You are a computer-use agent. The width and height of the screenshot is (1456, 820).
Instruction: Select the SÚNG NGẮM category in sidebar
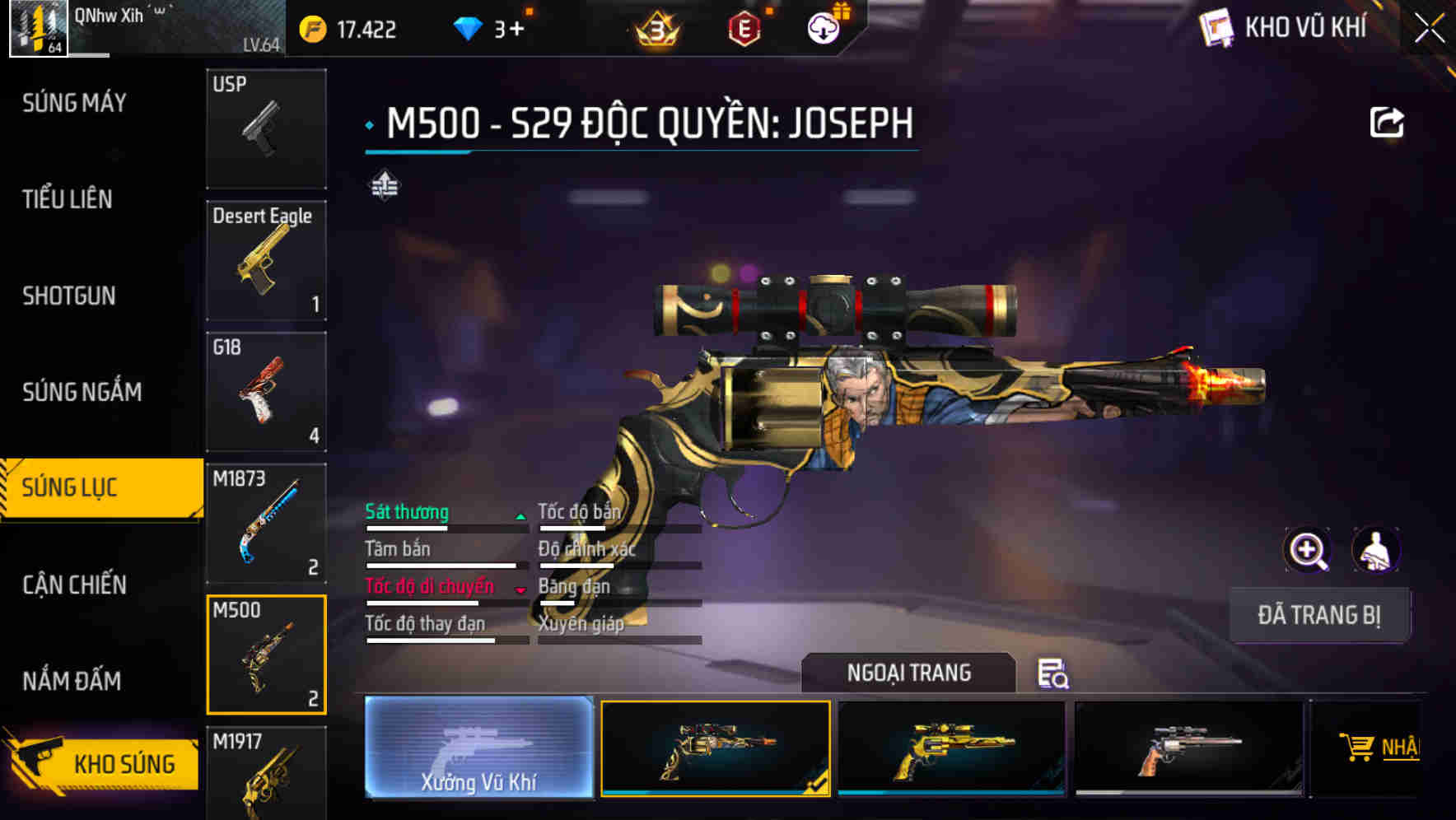point(82,393)
